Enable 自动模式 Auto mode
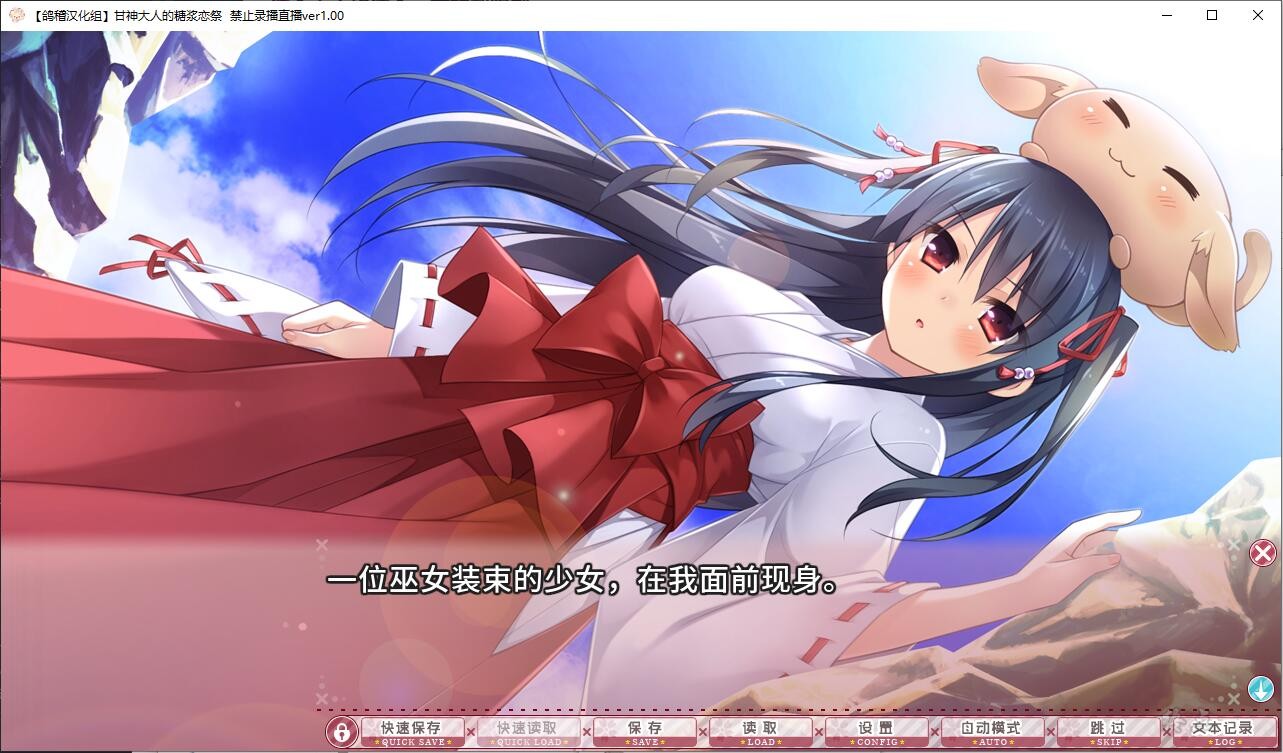Screen dimensions: 1283x753 click(x=992, y=732)
